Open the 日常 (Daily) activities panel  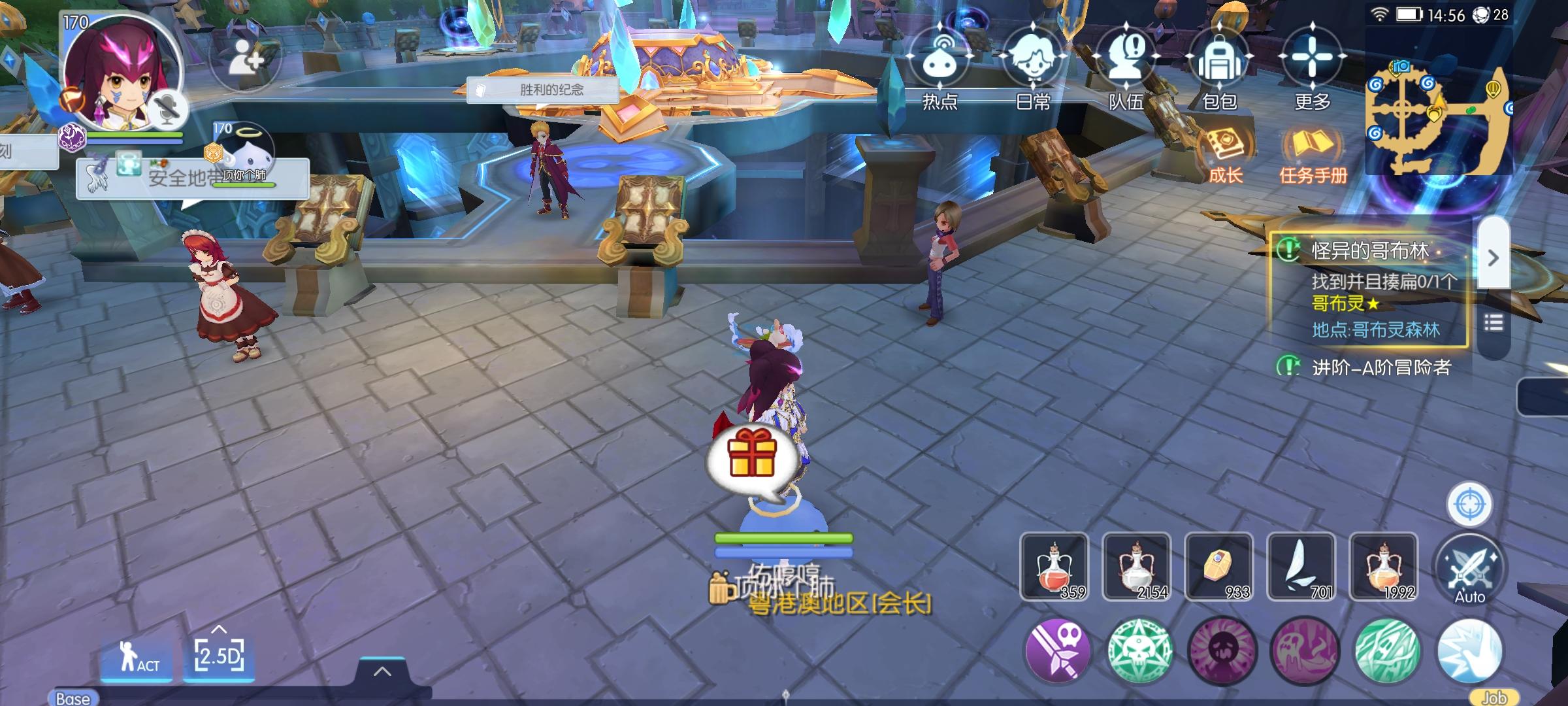pos(1034,62)
